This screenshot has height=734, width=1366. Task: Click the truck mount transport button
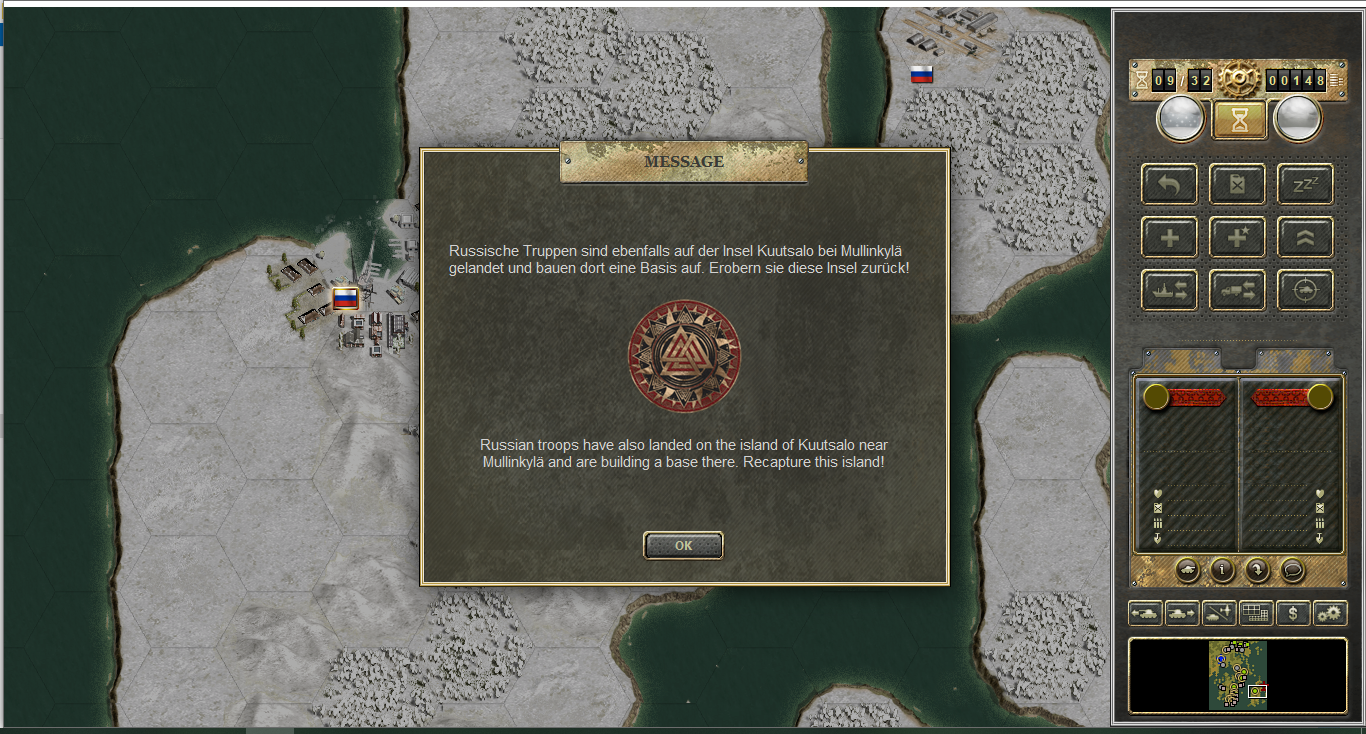click(x=1237, y=290)
